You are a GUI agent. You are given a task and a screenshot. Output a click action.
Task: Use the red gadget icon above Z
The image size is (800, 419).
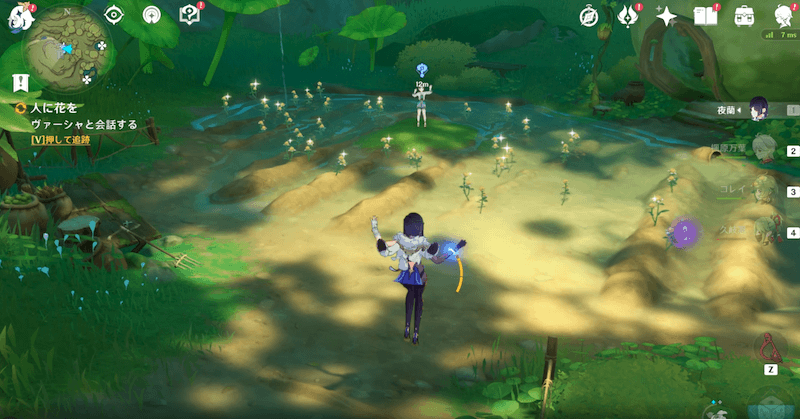tap(768, 346)
